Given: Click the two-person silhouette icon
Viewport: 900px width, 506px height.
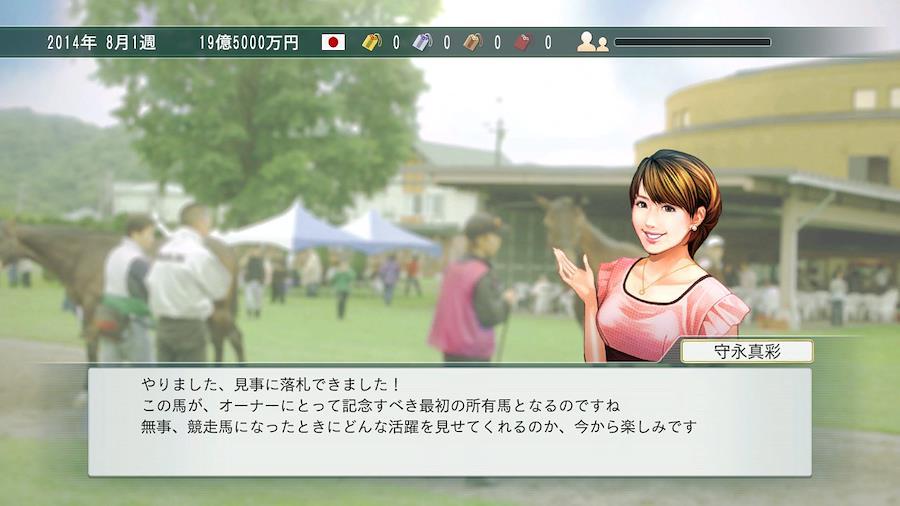Looking at the screenshot, I should click(x=592, y=42).
